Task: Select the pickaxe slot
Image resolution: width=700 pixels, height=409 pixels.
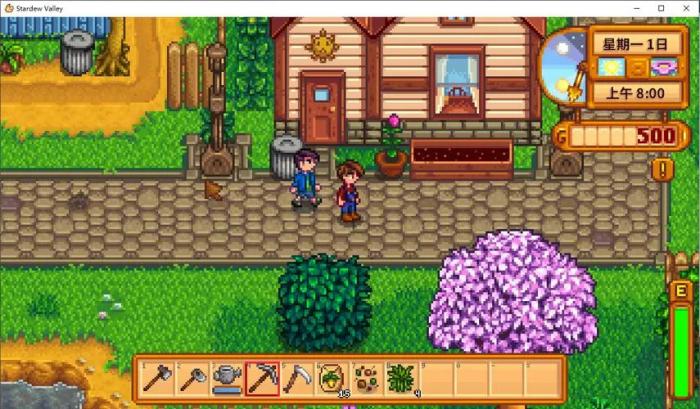Action: click(262, 377)
